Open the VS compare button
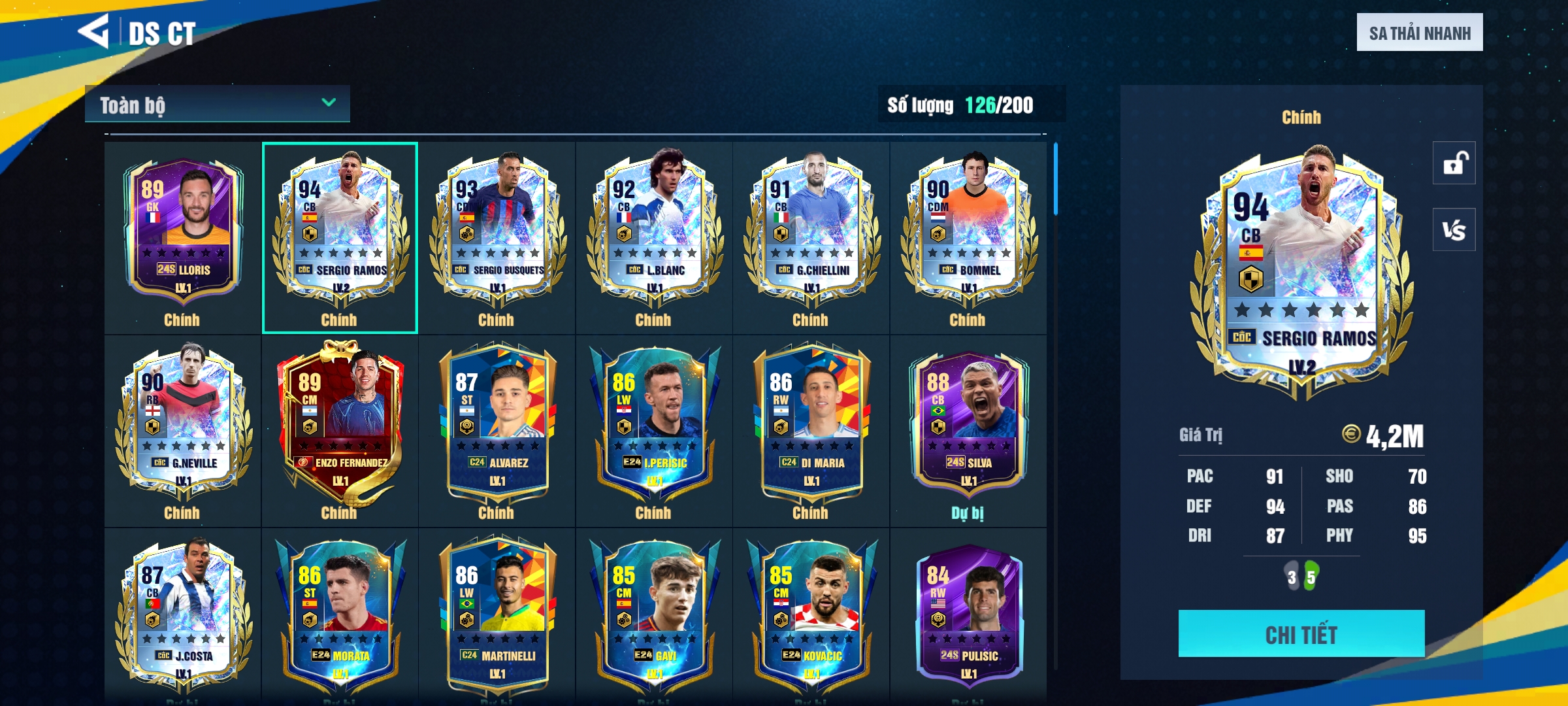Screen dimensions: 1568x706 [1454, 229]
